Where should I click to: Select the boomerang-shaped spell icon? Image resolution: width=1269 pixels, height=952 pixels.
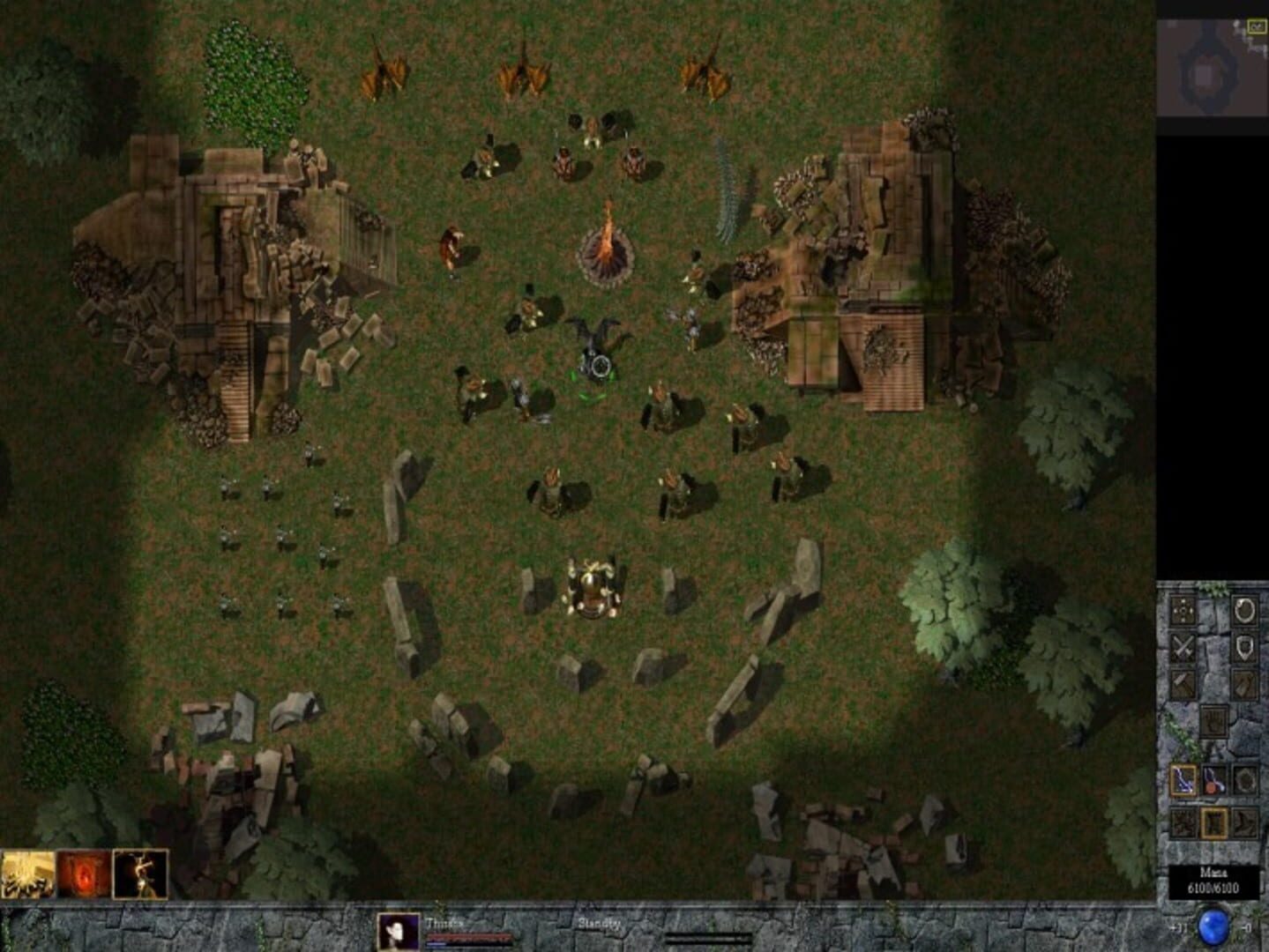[1247, 822]
